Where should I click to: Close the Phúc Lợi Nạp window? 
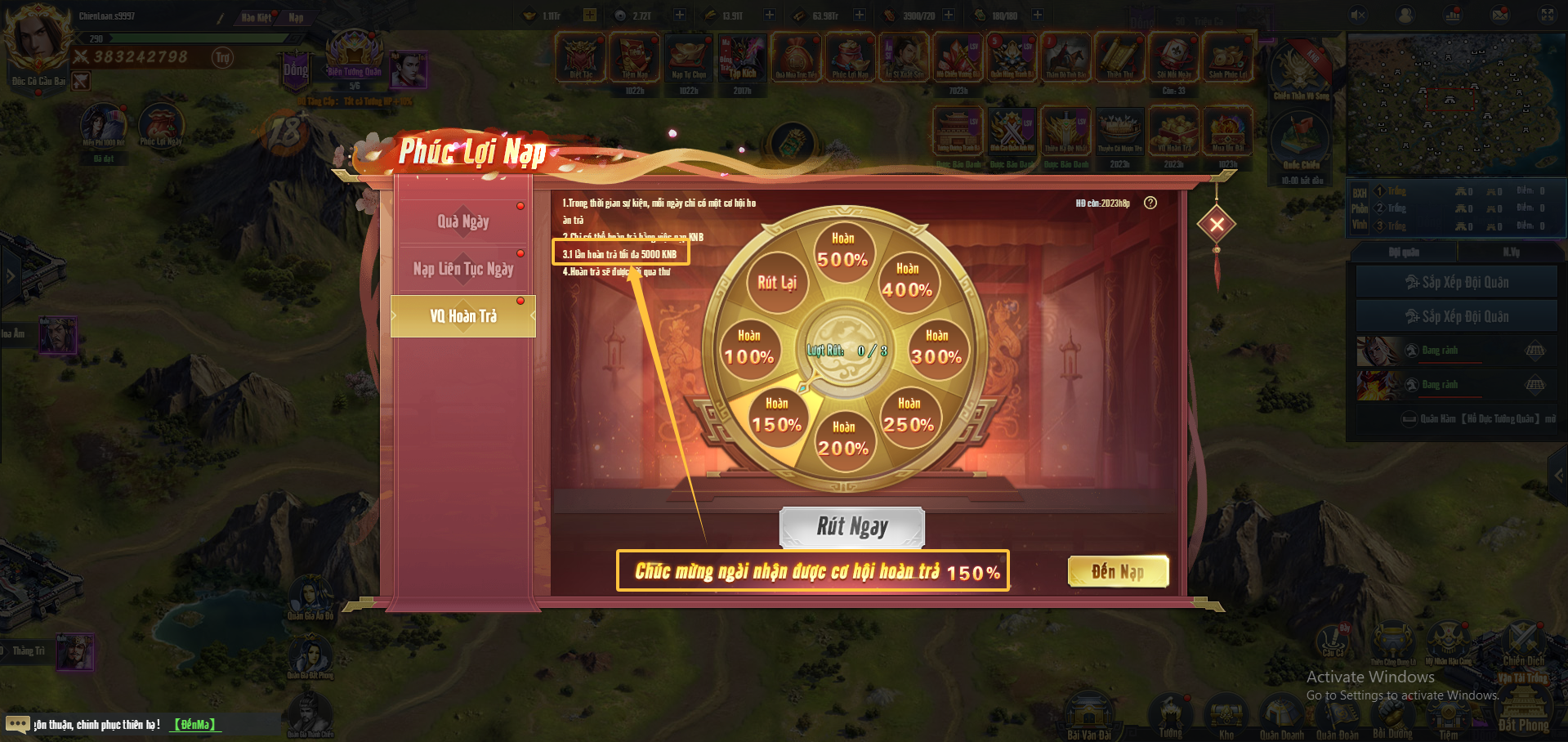1217,224
